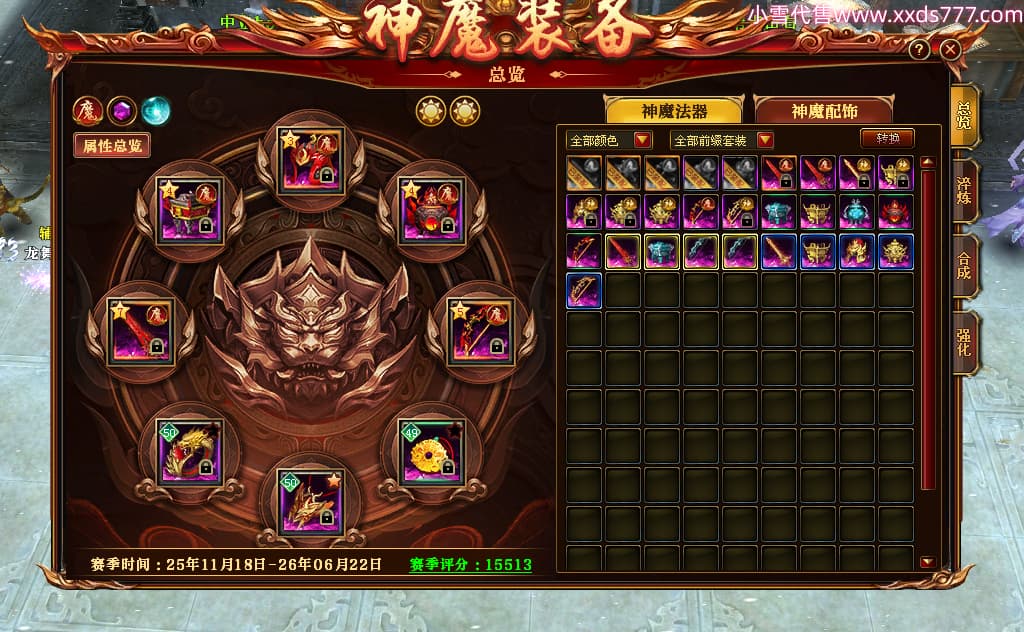
Task: Open the 全部前缀套装 set filter dropdown
Action: click(722, 140)
